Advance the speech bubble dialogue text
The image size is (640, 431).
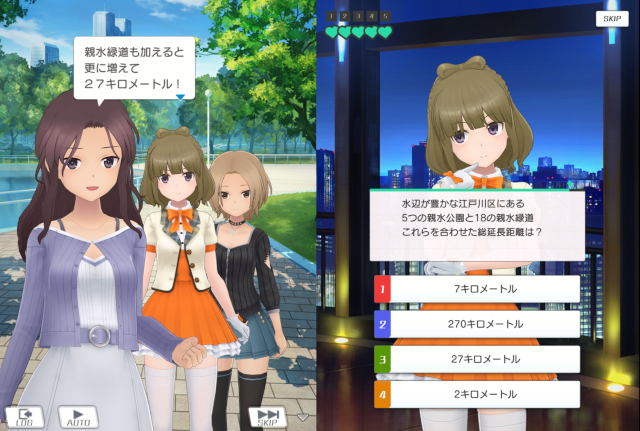click(134, 66)
